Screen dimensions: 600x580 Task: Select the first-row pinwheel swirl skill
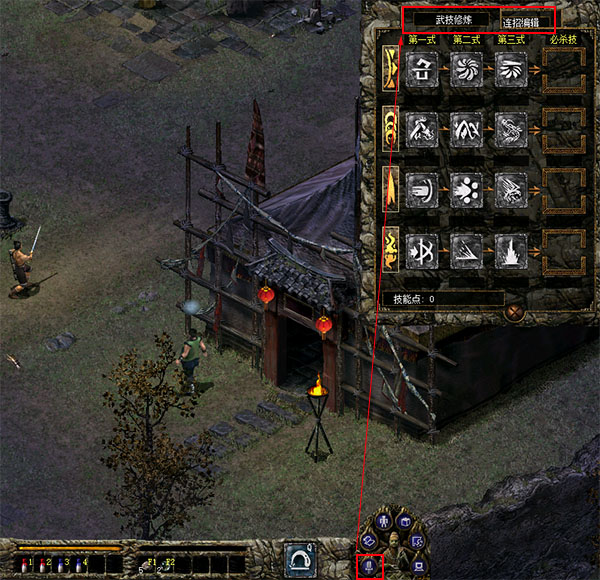coord(466,68)
